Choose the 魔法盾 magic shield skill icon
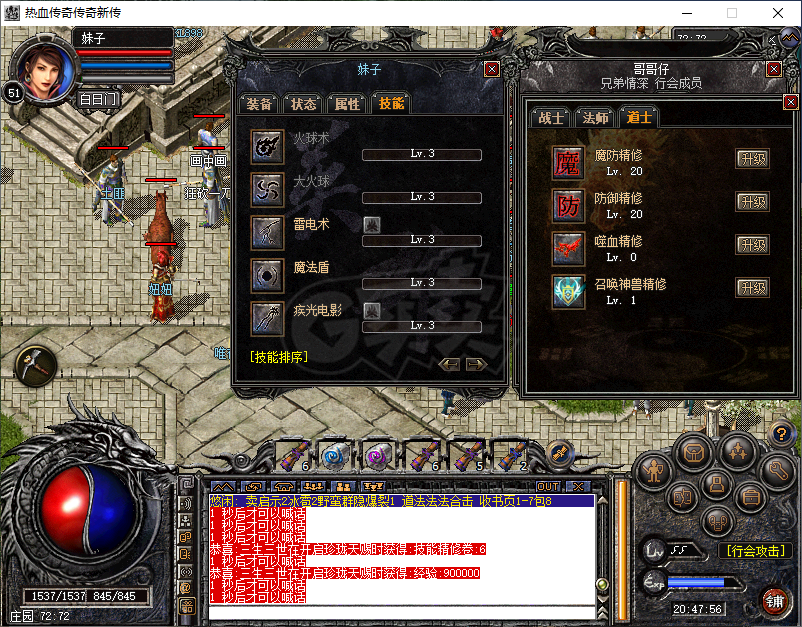Viewport: 802px width, 627px height. pyautogui.click(x=267, y=275)
